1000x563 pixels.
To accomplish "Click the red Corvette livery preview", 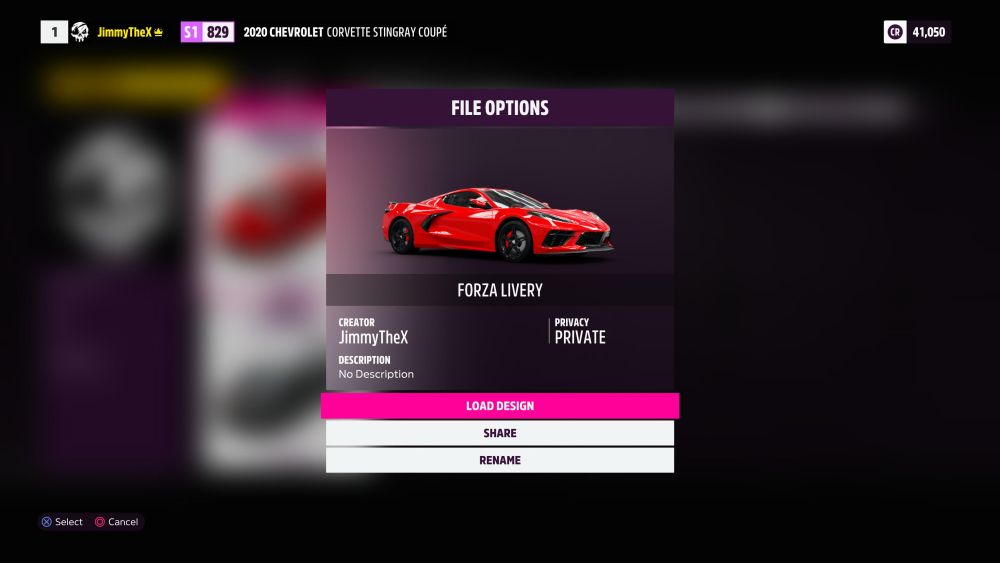I will (498, 222).
